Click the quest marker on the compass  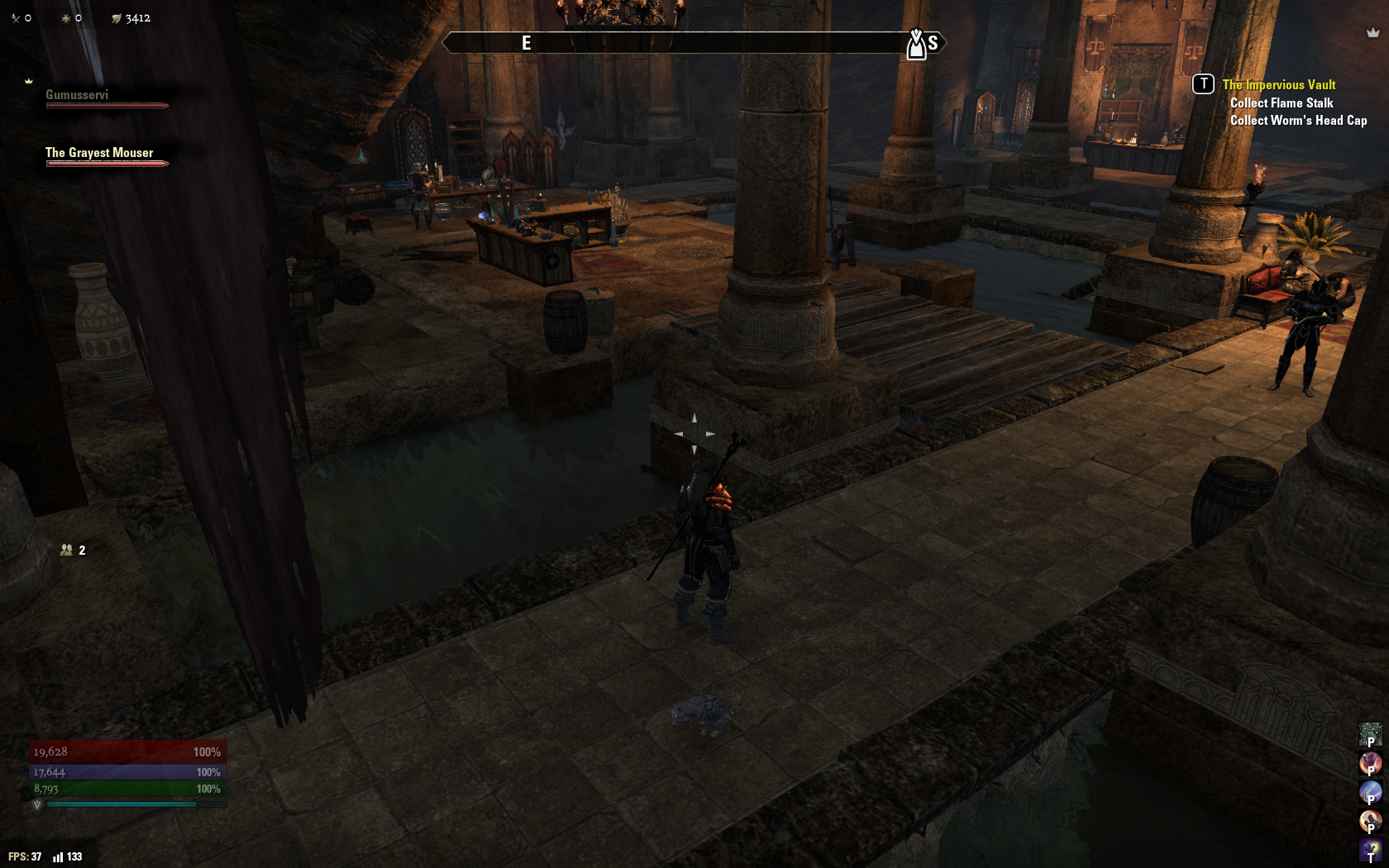[916, 45]
